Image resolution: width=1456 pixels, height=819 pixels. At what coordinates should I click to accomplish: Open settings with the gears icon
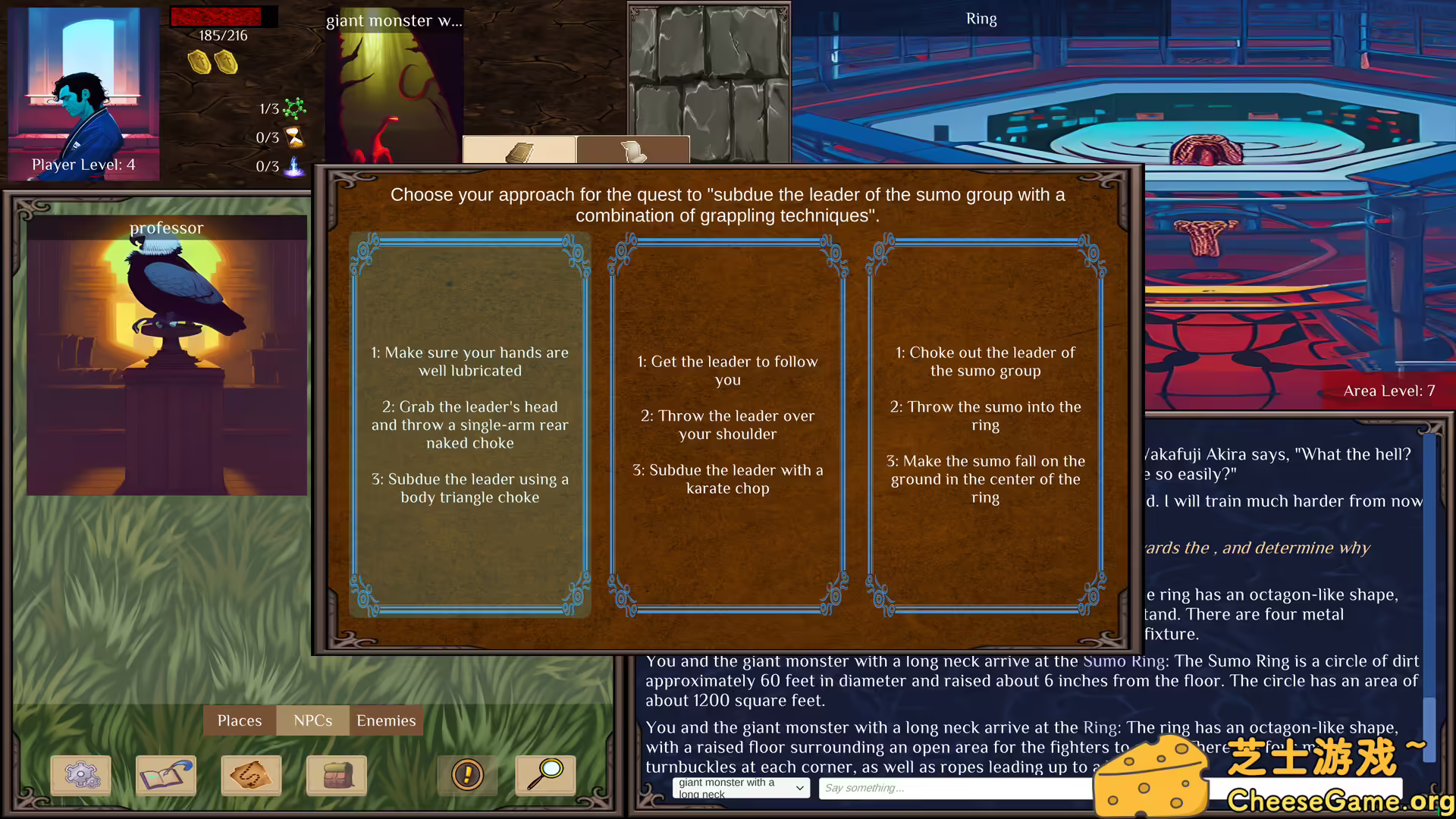[81, 775]
